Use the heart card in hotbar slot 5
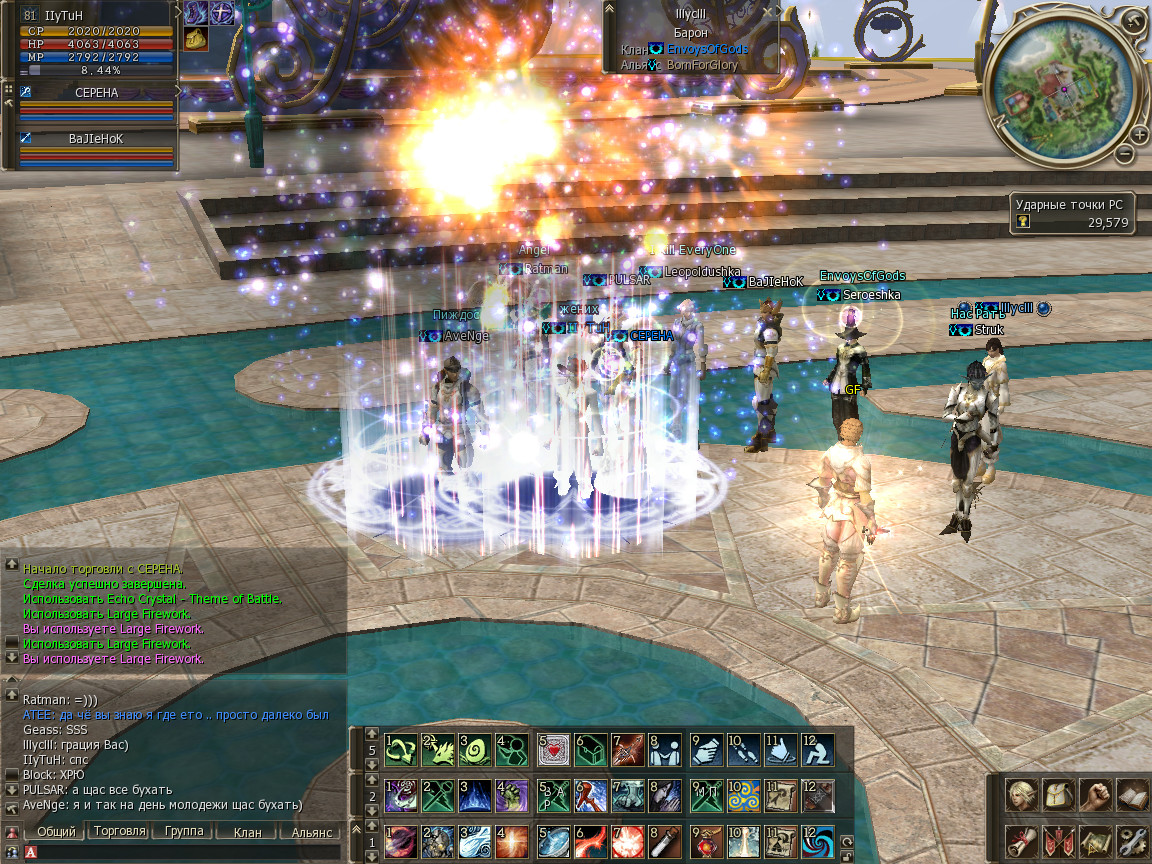The image size is (1152, 864). 553,748
